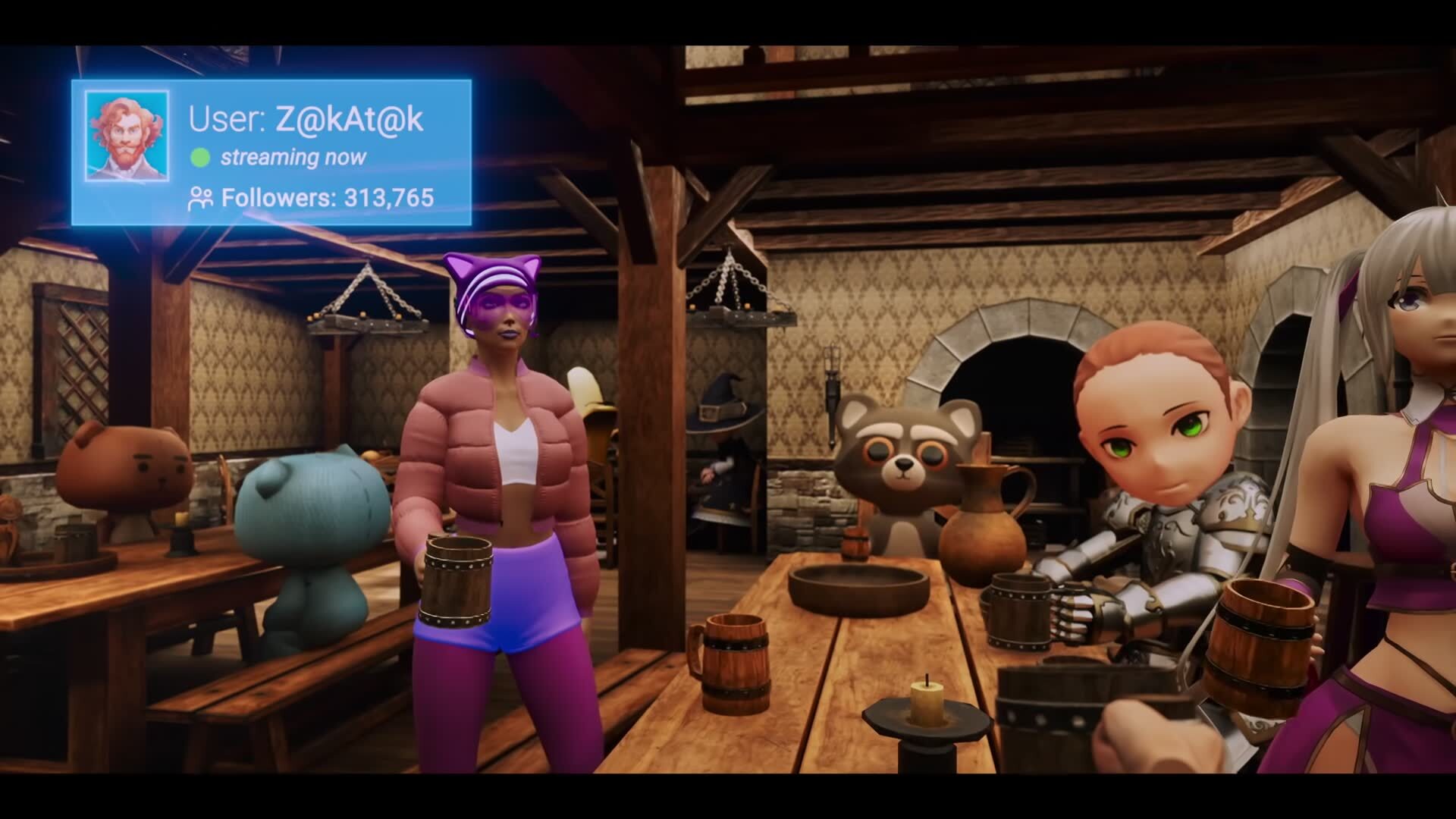Show the Followers list from the user card
Viewport: 1456px width, 819px height.
pos(311,199)
